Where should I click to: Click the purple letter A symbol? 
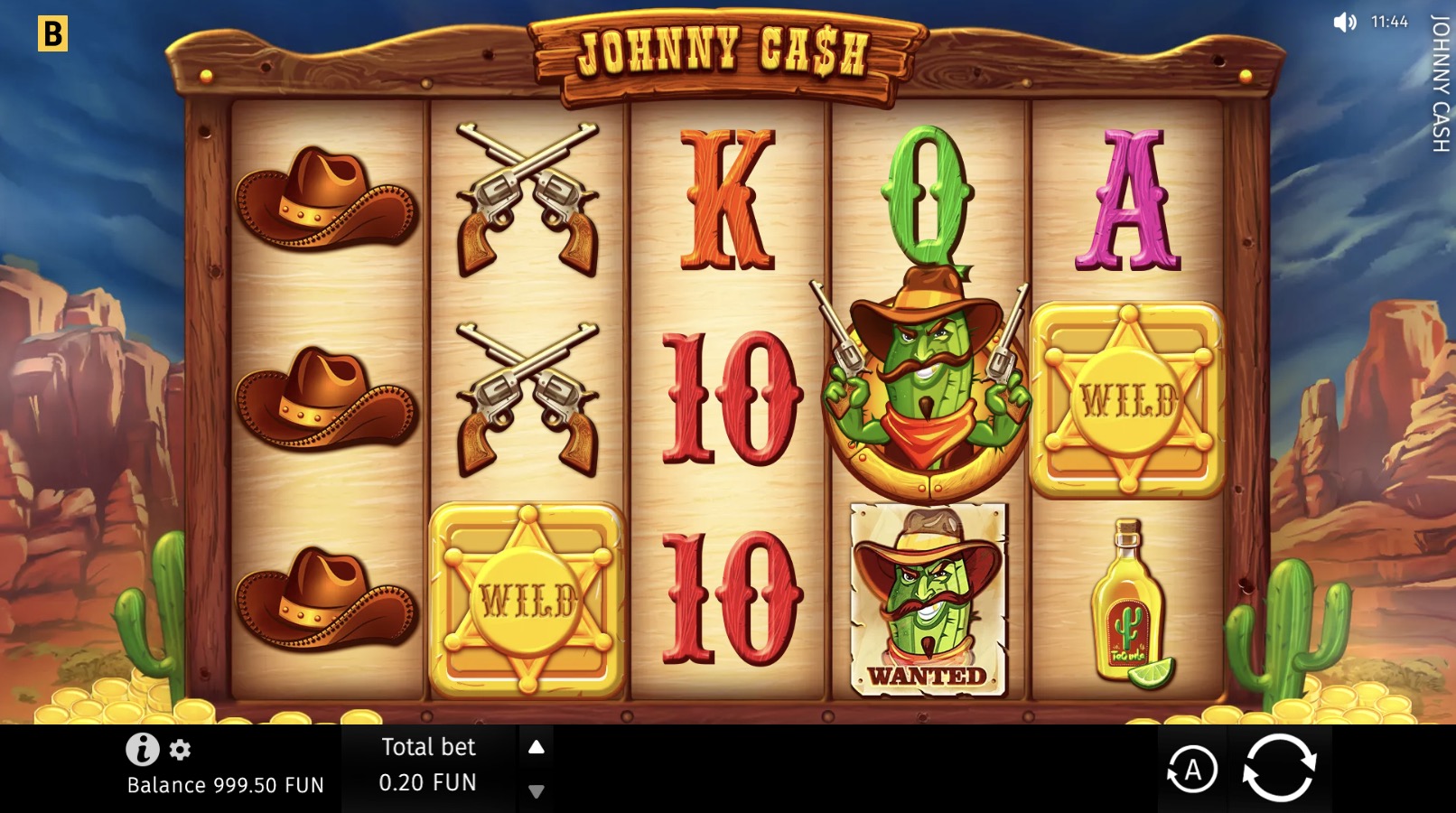tap(1127, 201)
